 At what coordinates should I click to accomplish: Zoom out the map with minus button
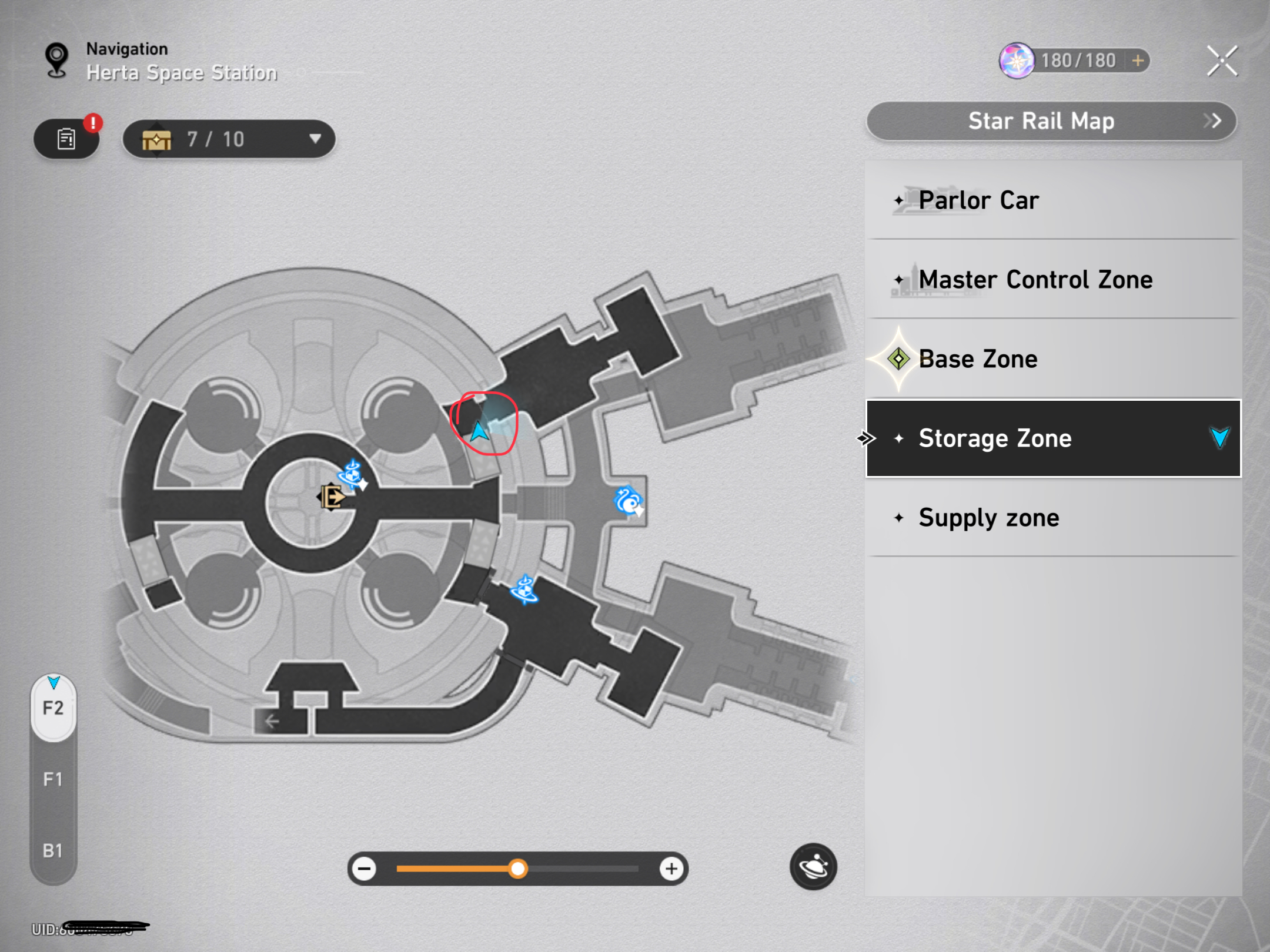pos(365,869)
